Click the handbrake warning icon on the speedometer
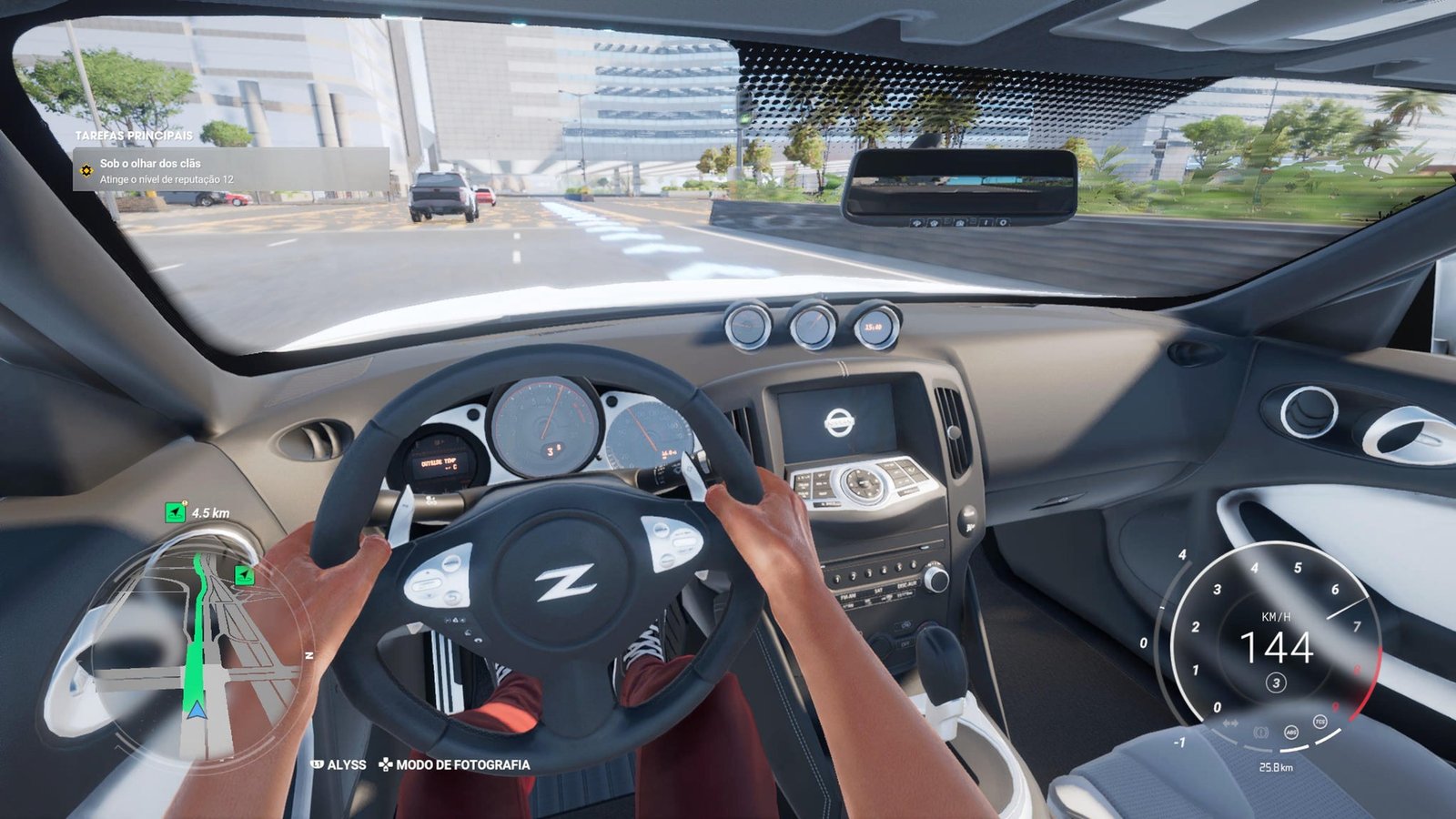Screen dimensions: 1456x819 (1261, 732)
